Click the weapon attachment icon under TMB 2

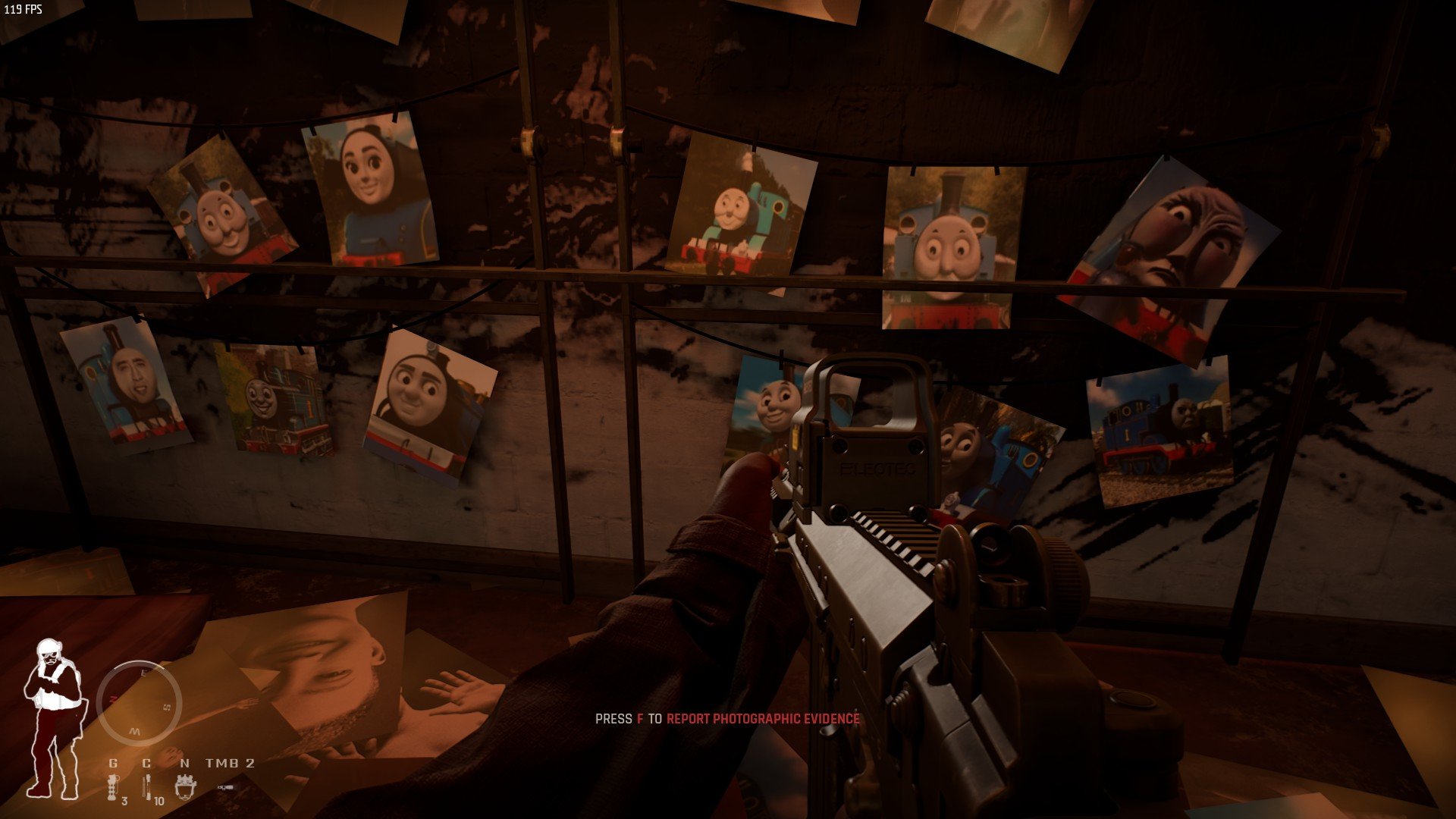click(x=225, y=788)
